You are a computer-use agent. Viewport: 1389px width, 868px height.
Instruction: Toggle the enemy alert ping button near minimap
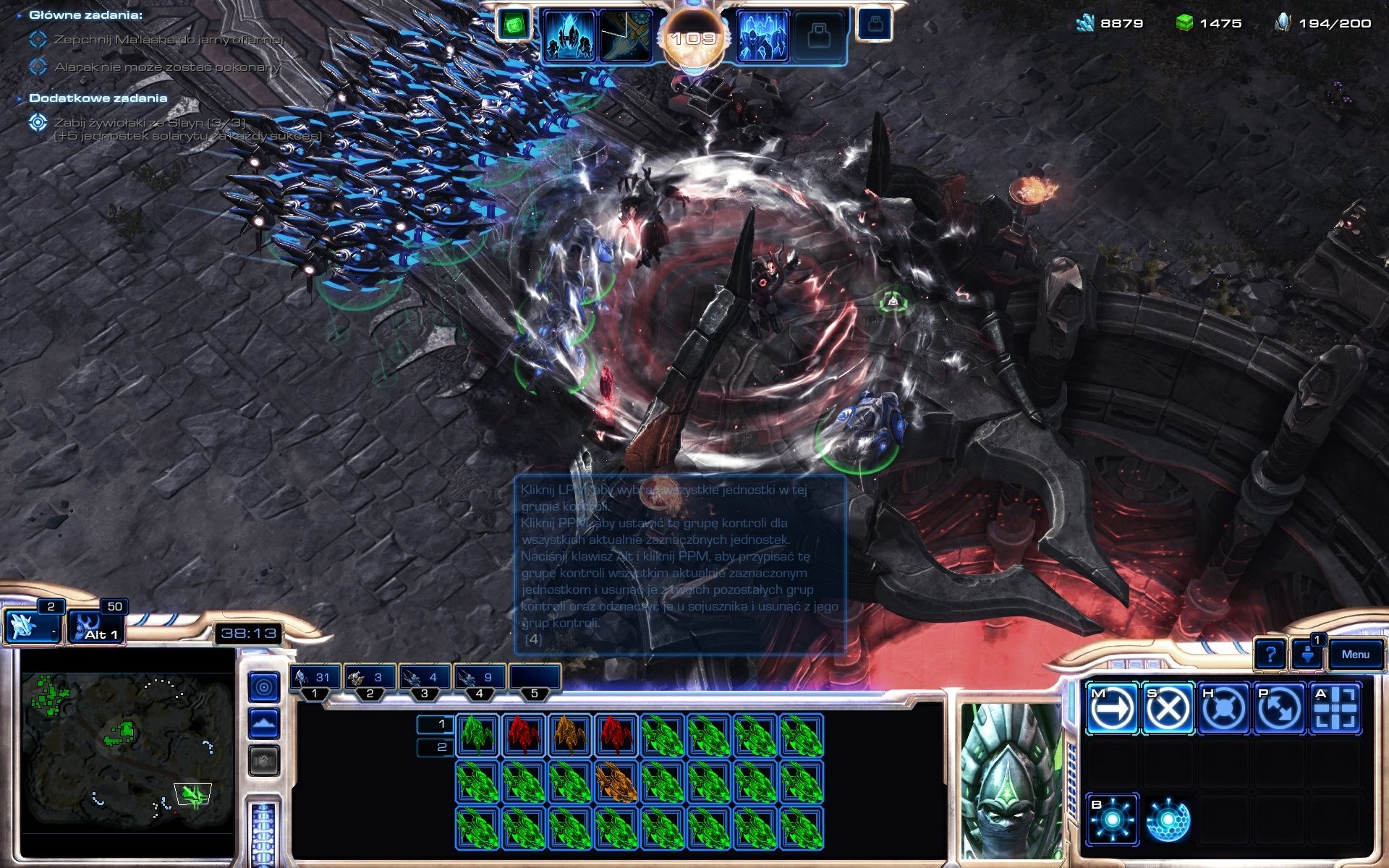click(x=264, y=687)
